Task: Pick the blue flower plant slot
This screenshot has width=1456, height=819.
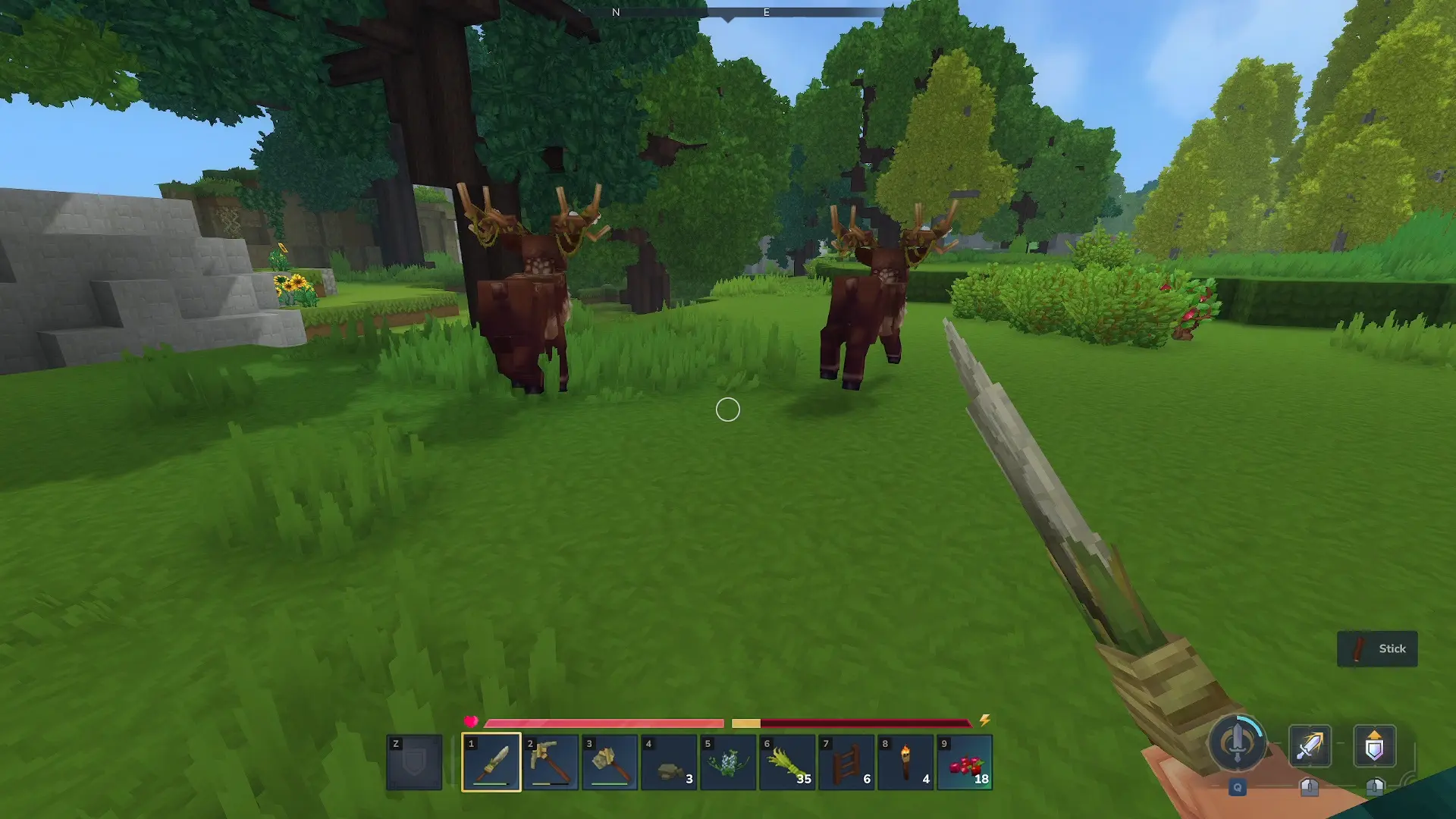Action: [728, 762]
